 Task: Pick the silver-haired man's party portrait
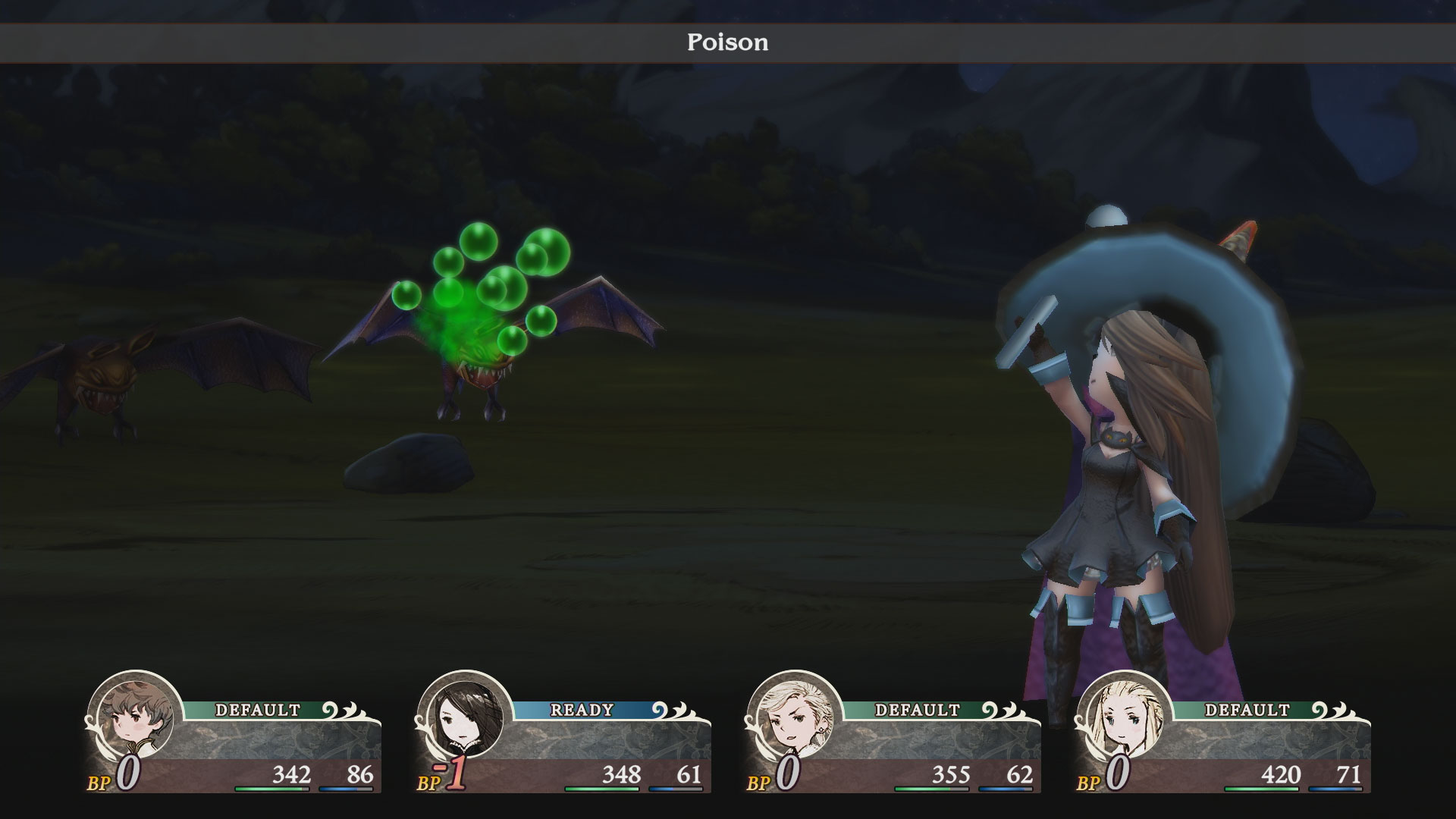tap(794, 717)
